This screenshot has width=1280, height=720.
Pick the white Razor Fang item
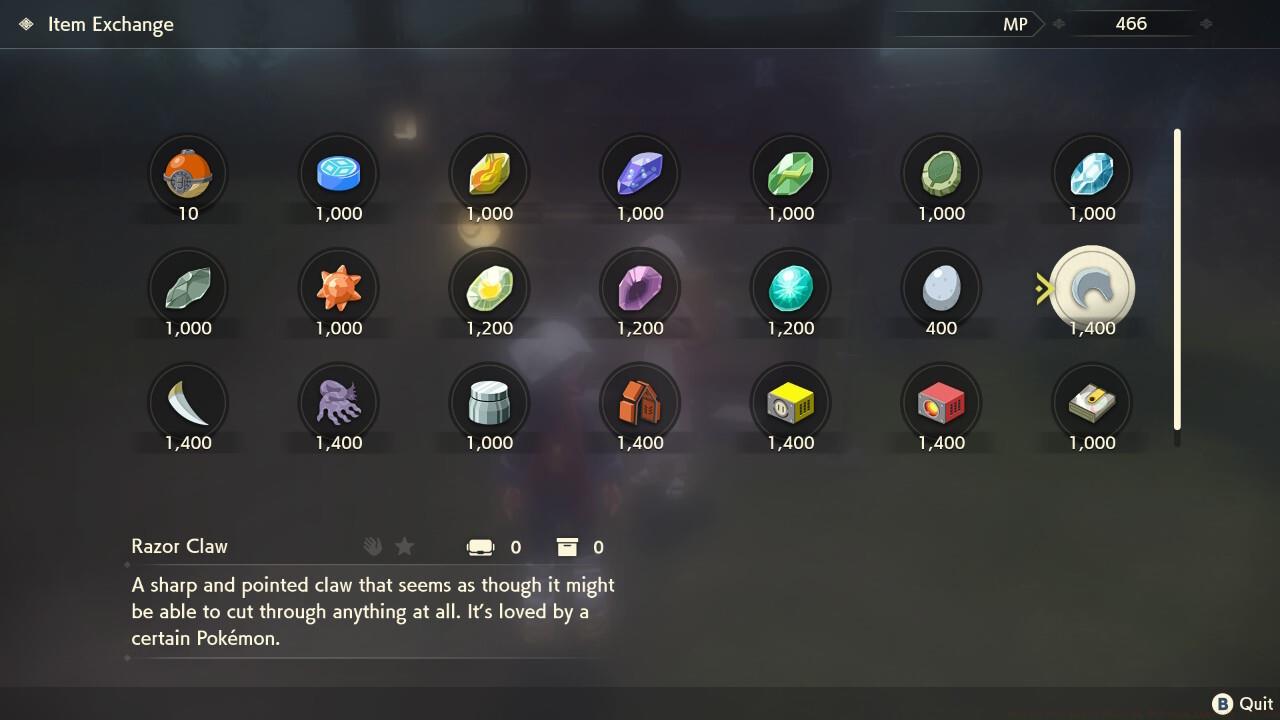coord(188,402)
